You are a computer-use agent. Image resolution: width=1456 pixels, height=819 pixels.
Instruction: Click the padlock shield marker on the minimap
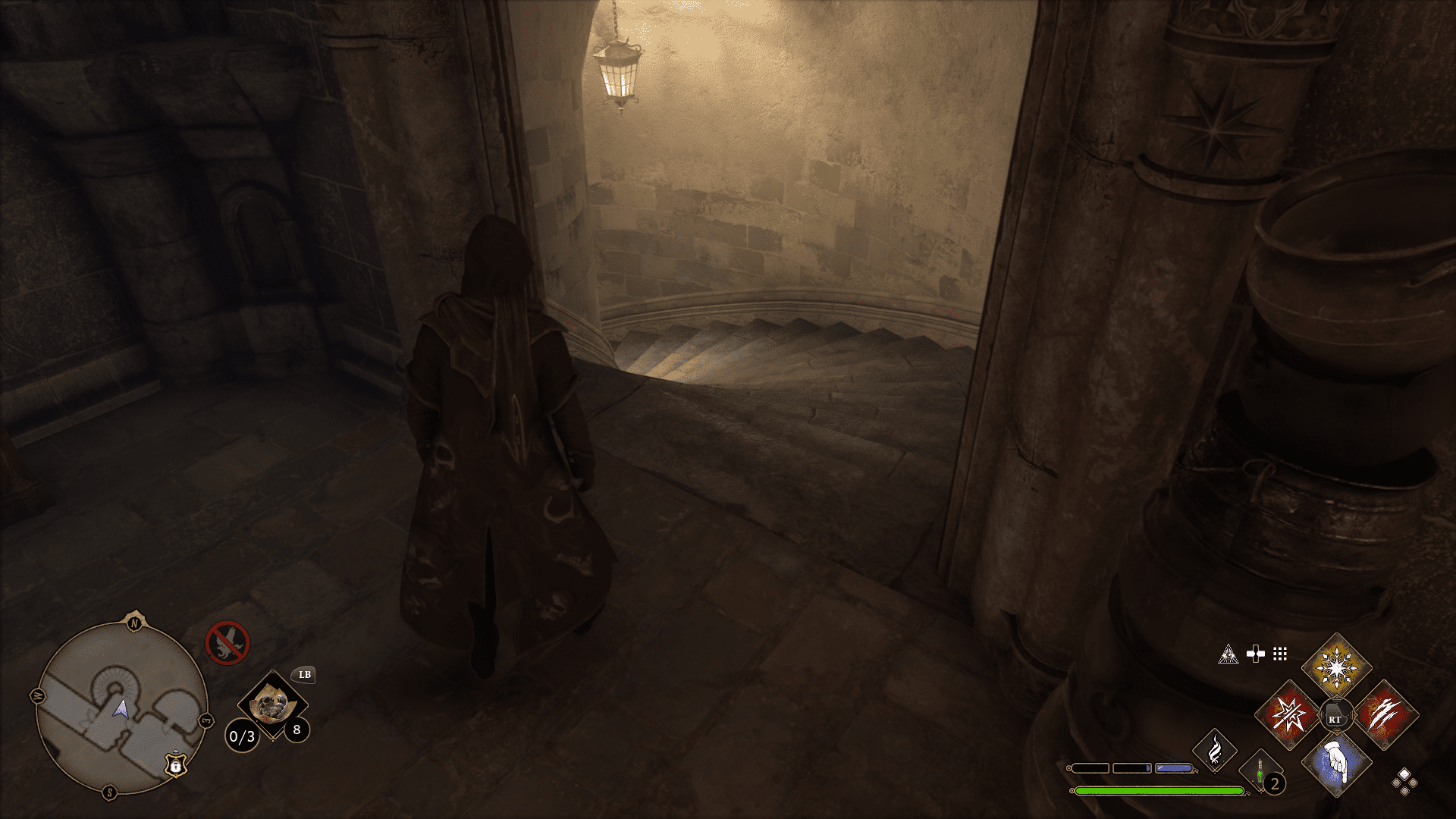point(176,766)
